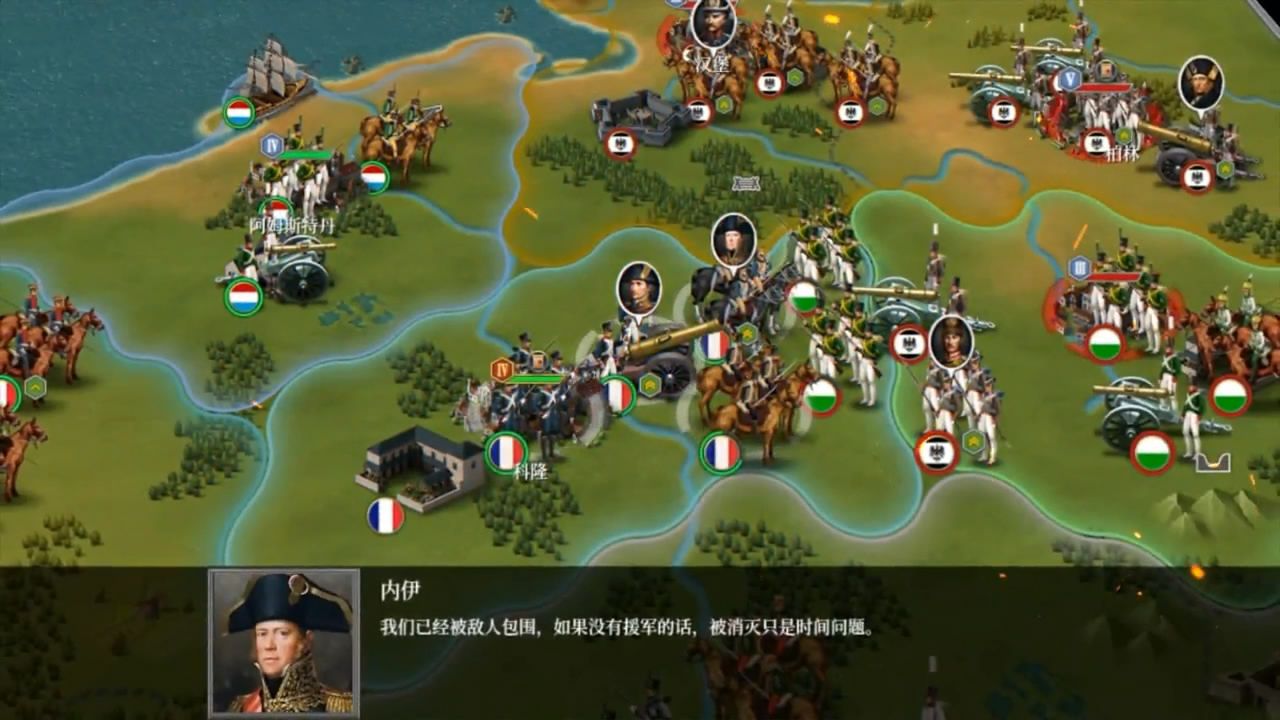Select the V corps badge near Berlin
Screen dimensions: 1280x720
click(x=1072, y=80)
